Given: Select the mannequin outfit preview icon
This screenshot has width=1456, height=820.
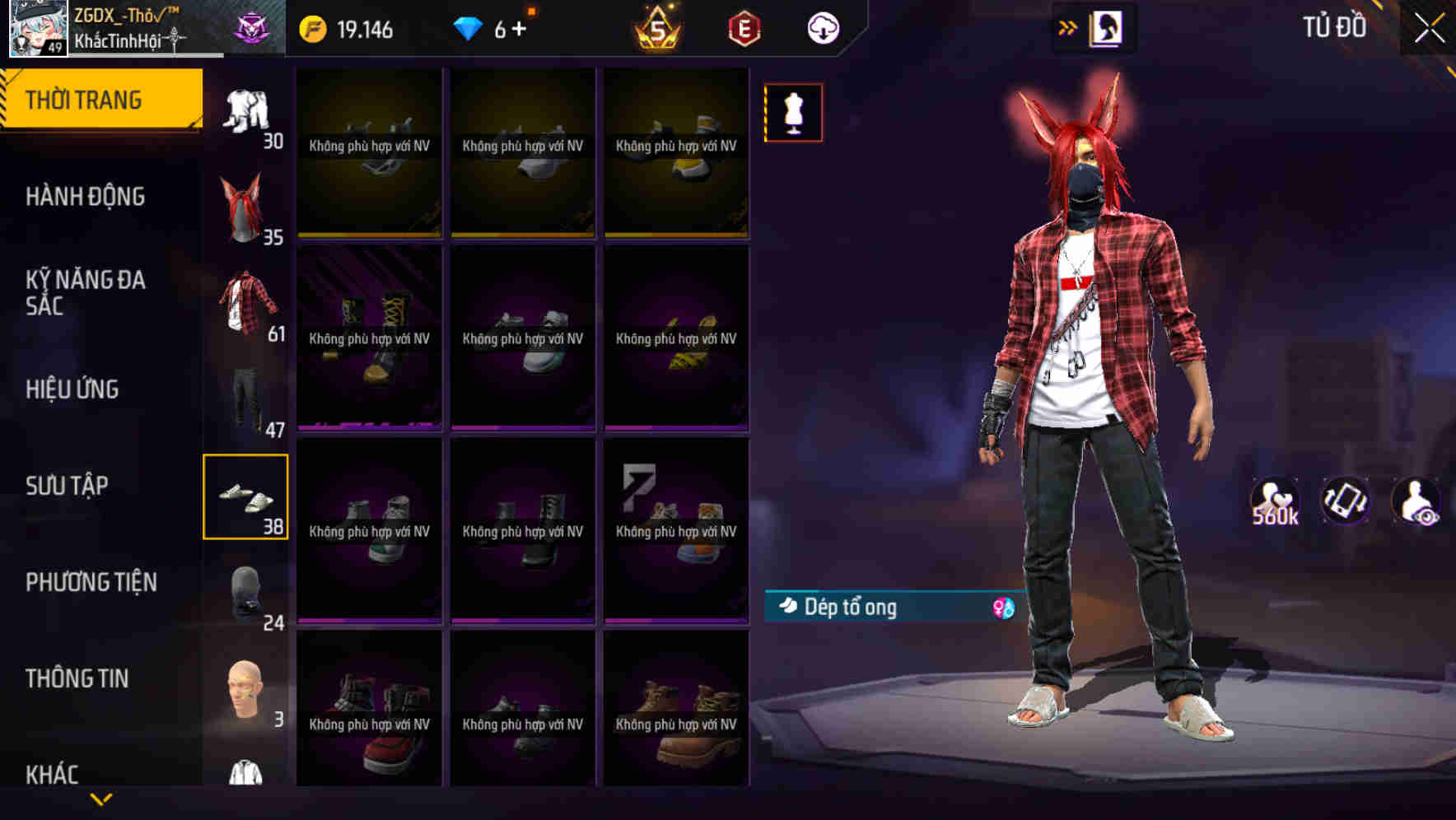Looking at the screenshot, I should [793, 112].
